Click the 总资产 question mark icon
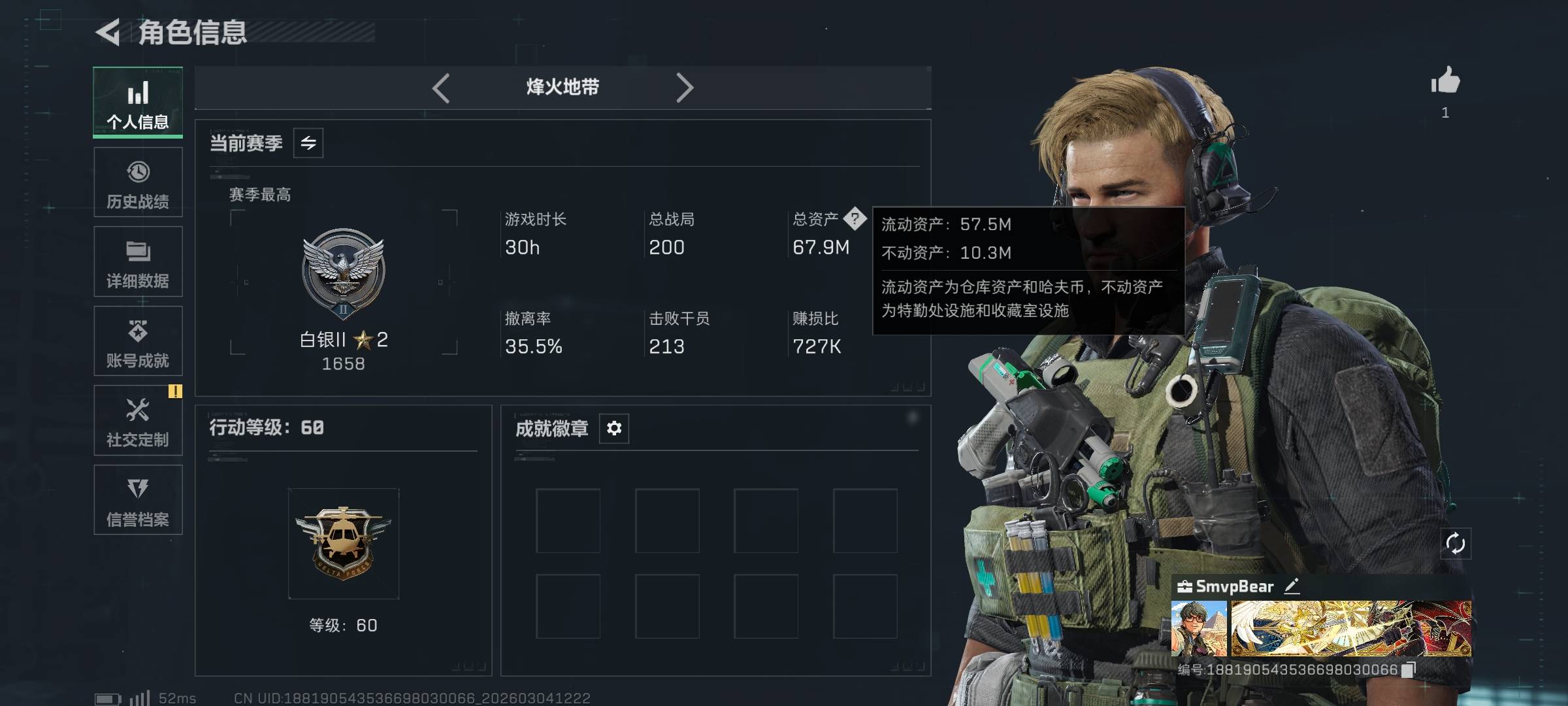Image resolution: width=1568 pixels, height=706 pixels. click(x=855, y=219)
